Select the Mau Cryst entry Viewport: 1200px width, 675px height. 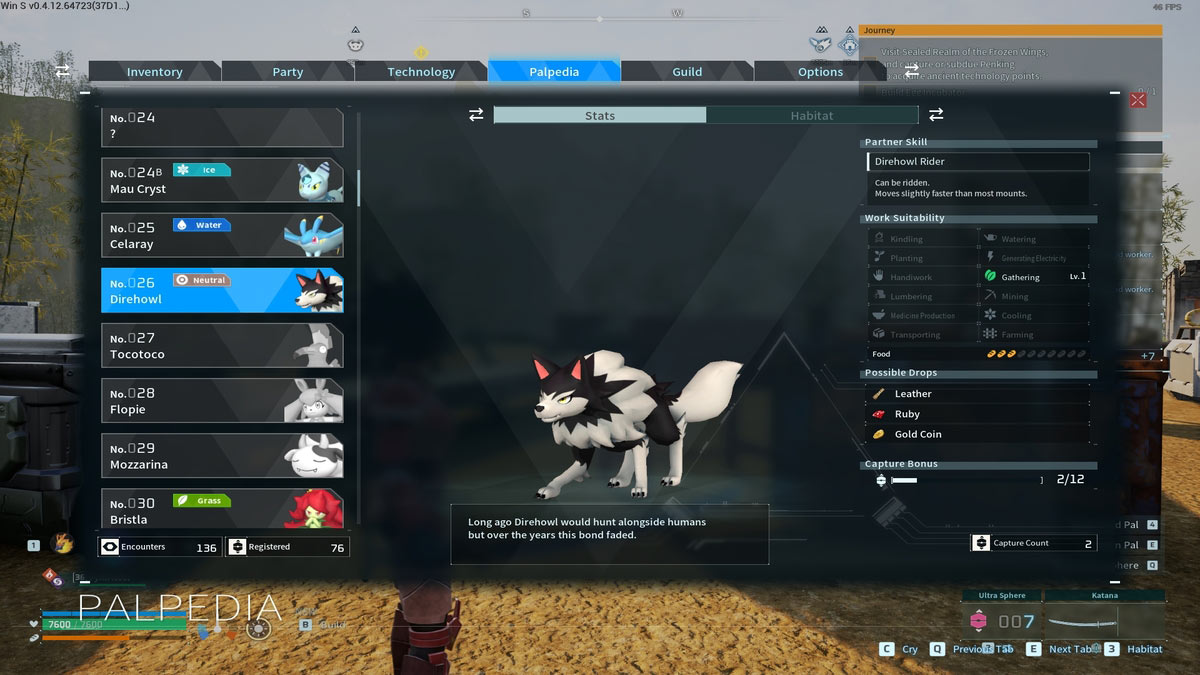222,180
